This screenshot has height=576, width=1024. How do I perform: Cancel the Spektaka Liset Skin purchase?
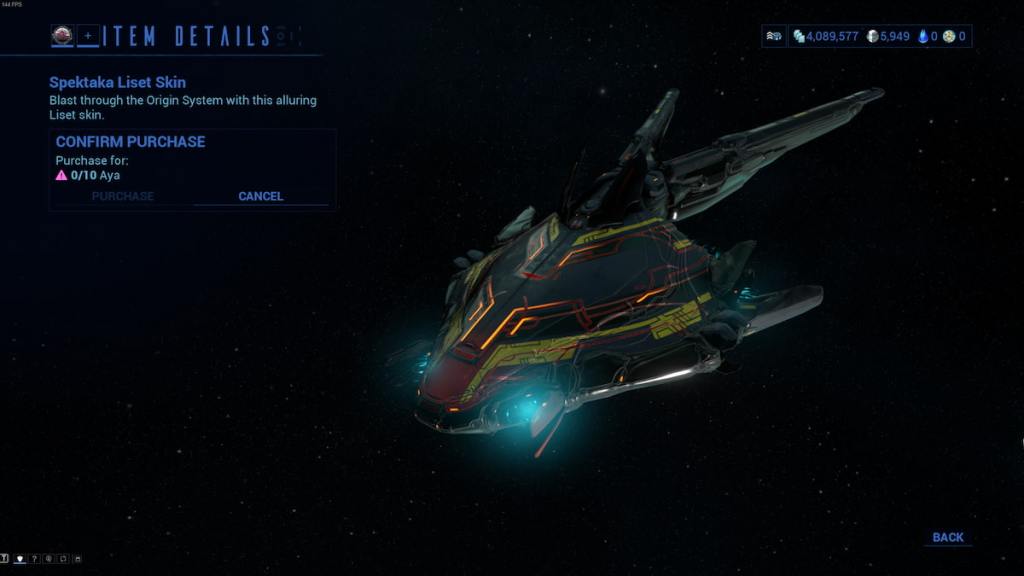click(260, 196)
